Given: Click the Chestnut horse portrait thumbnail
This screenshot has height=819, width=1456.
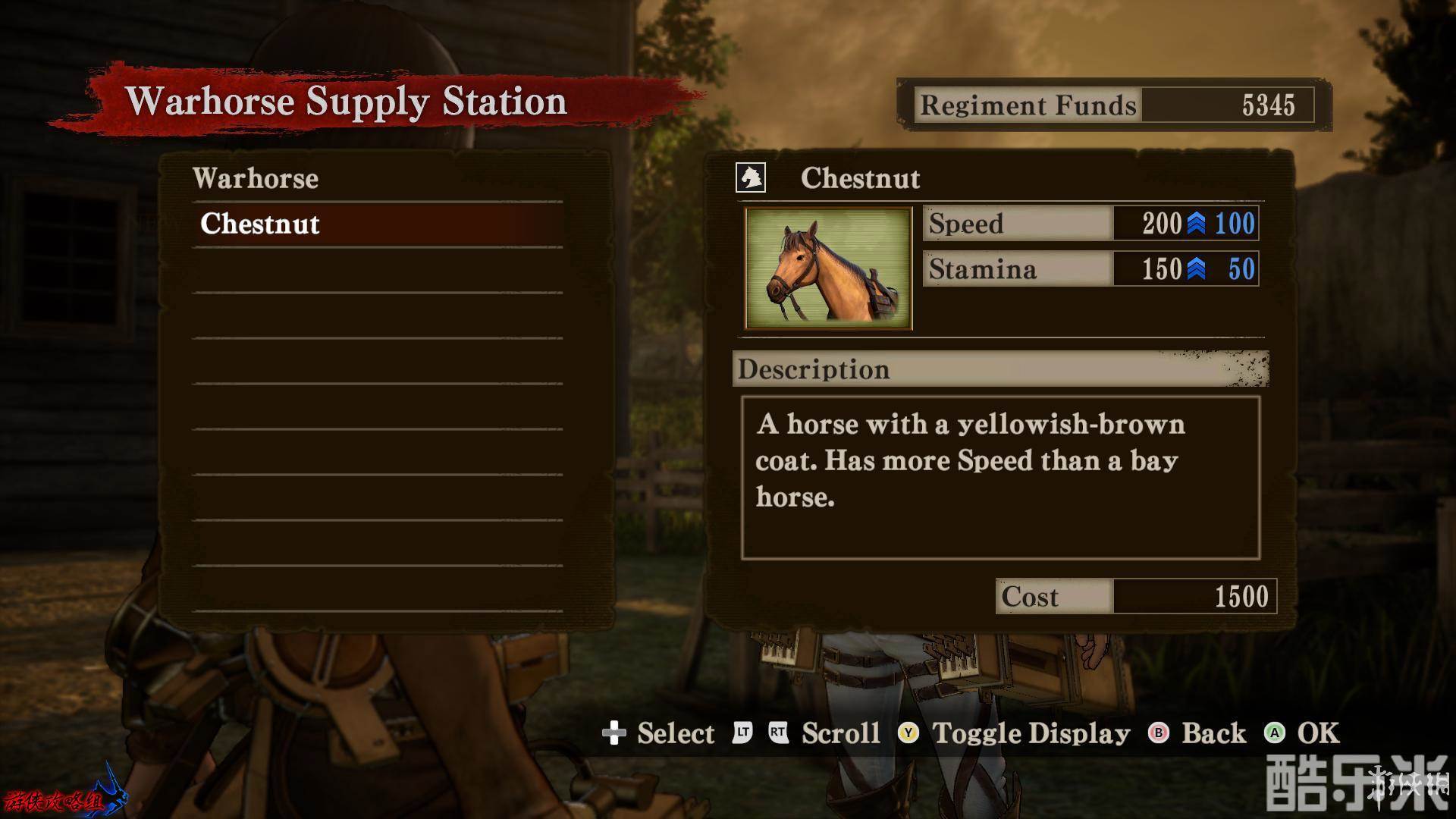Looking at the screenshot, I should tap(828, 268).
